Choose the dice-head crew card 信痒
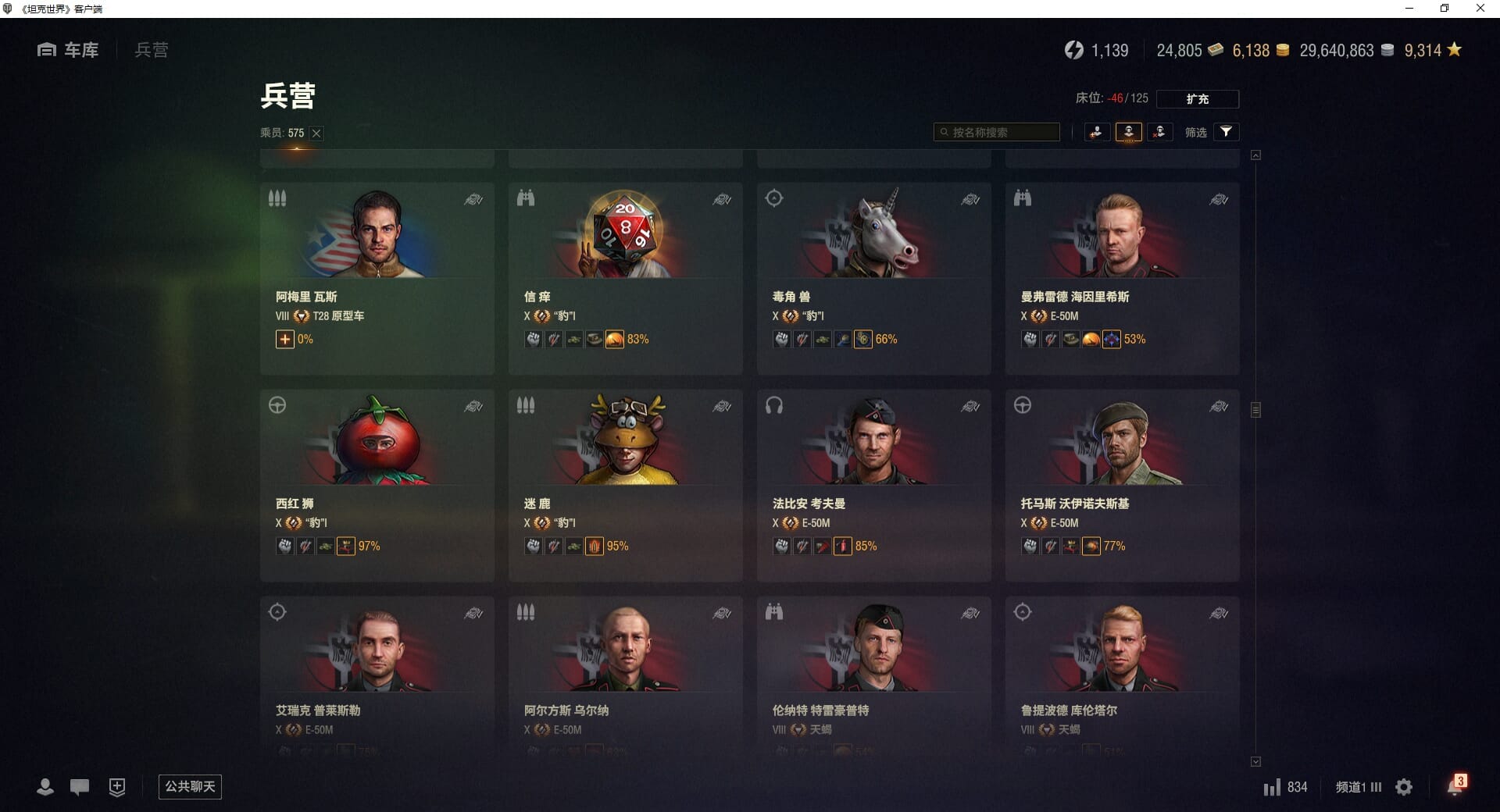1500x812 pixels. [x=625, y=278]
